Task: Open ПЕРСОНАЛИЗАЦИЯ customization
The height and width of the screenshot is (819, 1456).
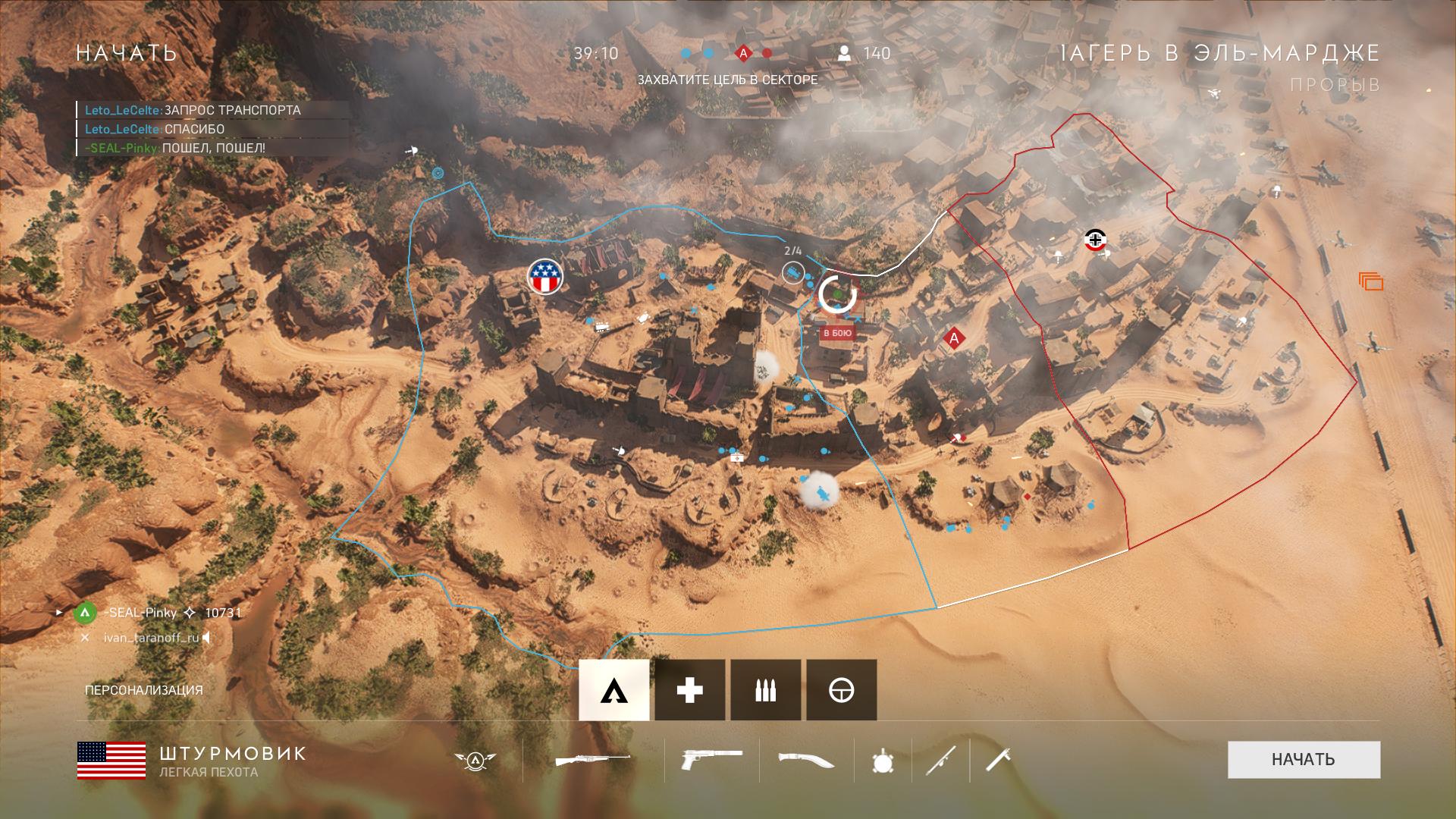Action: tap(144, 690)
